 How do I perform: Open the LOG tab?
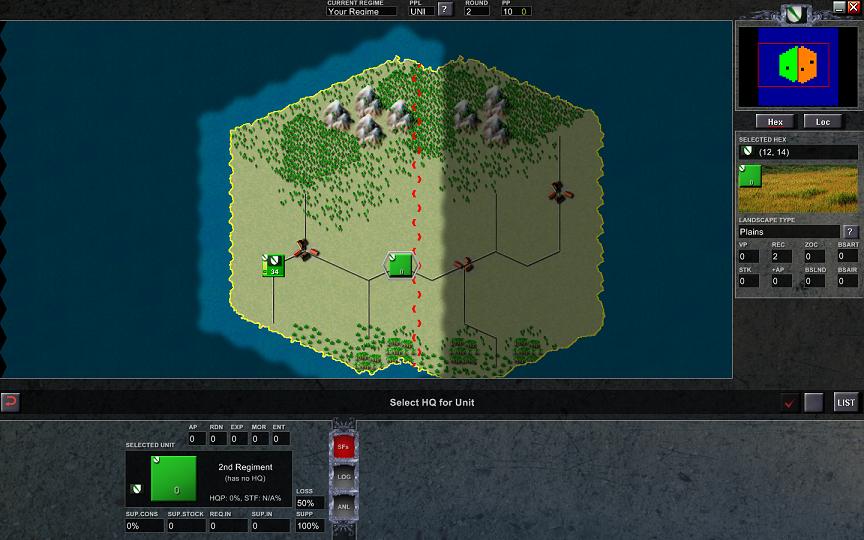(x=343, y=477)
